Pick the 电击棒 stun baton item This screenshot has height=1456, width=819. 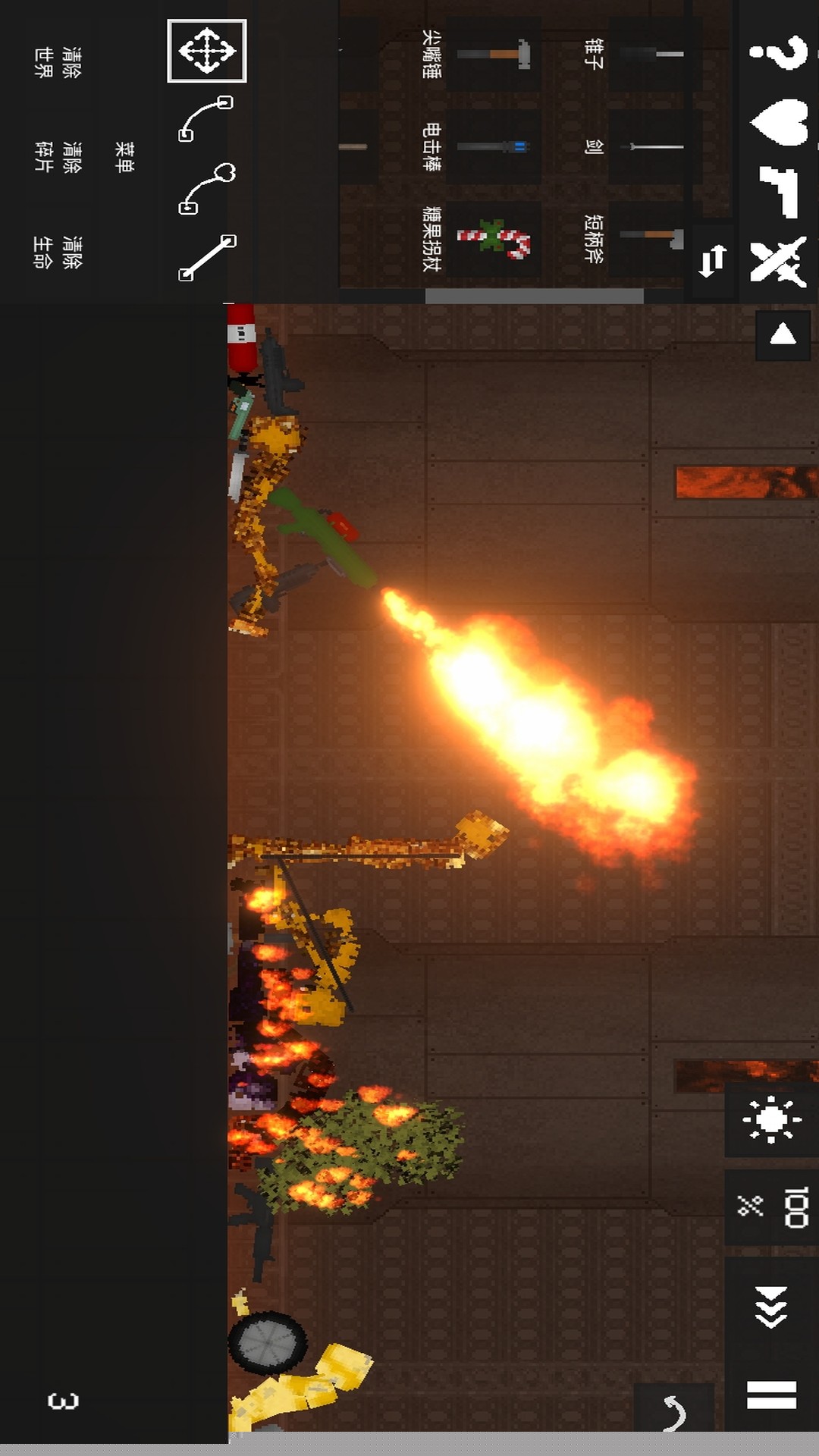493,146
